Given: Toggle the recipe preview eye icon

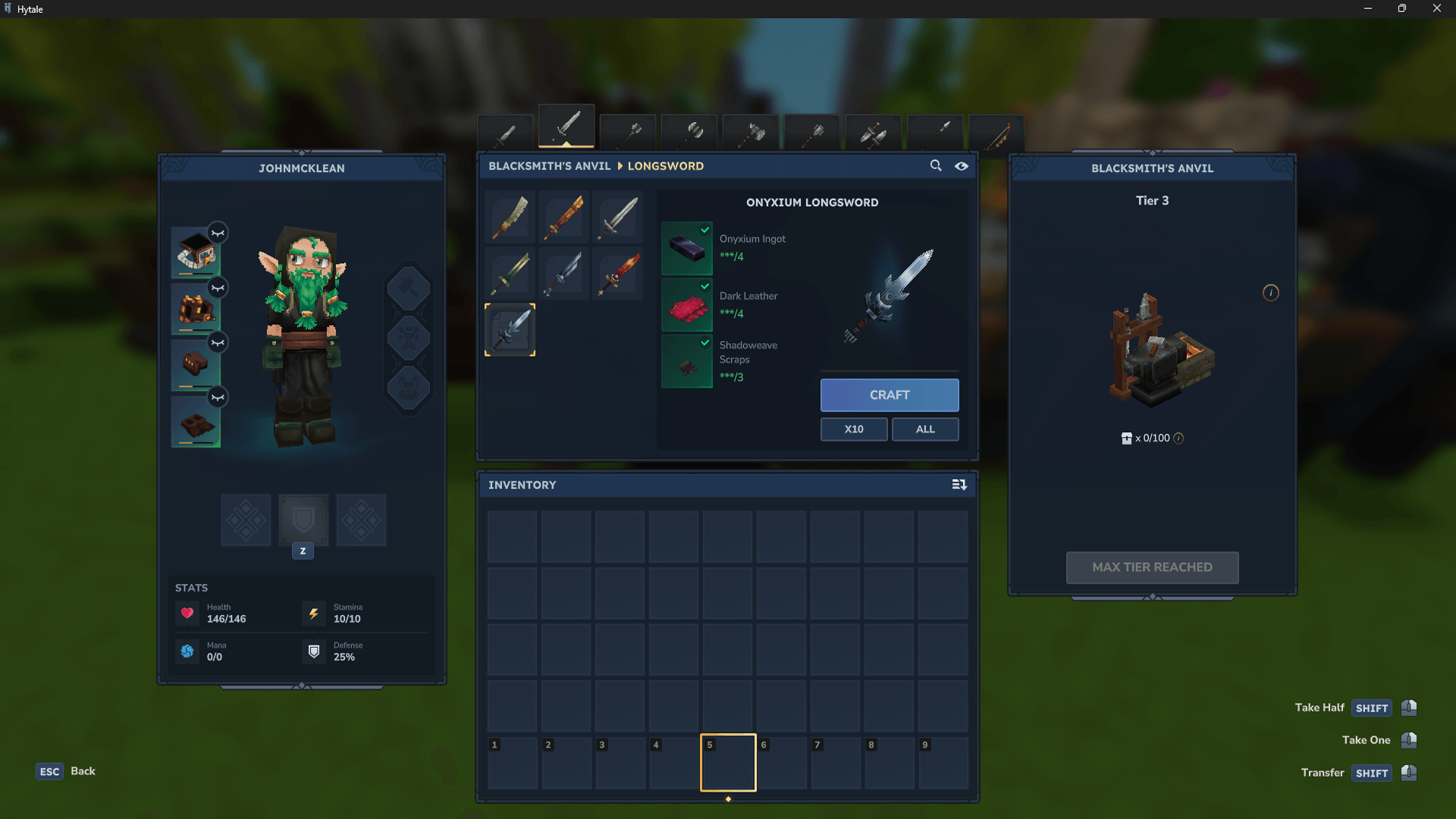Looking at the screenshot, I should click(961, 165).
